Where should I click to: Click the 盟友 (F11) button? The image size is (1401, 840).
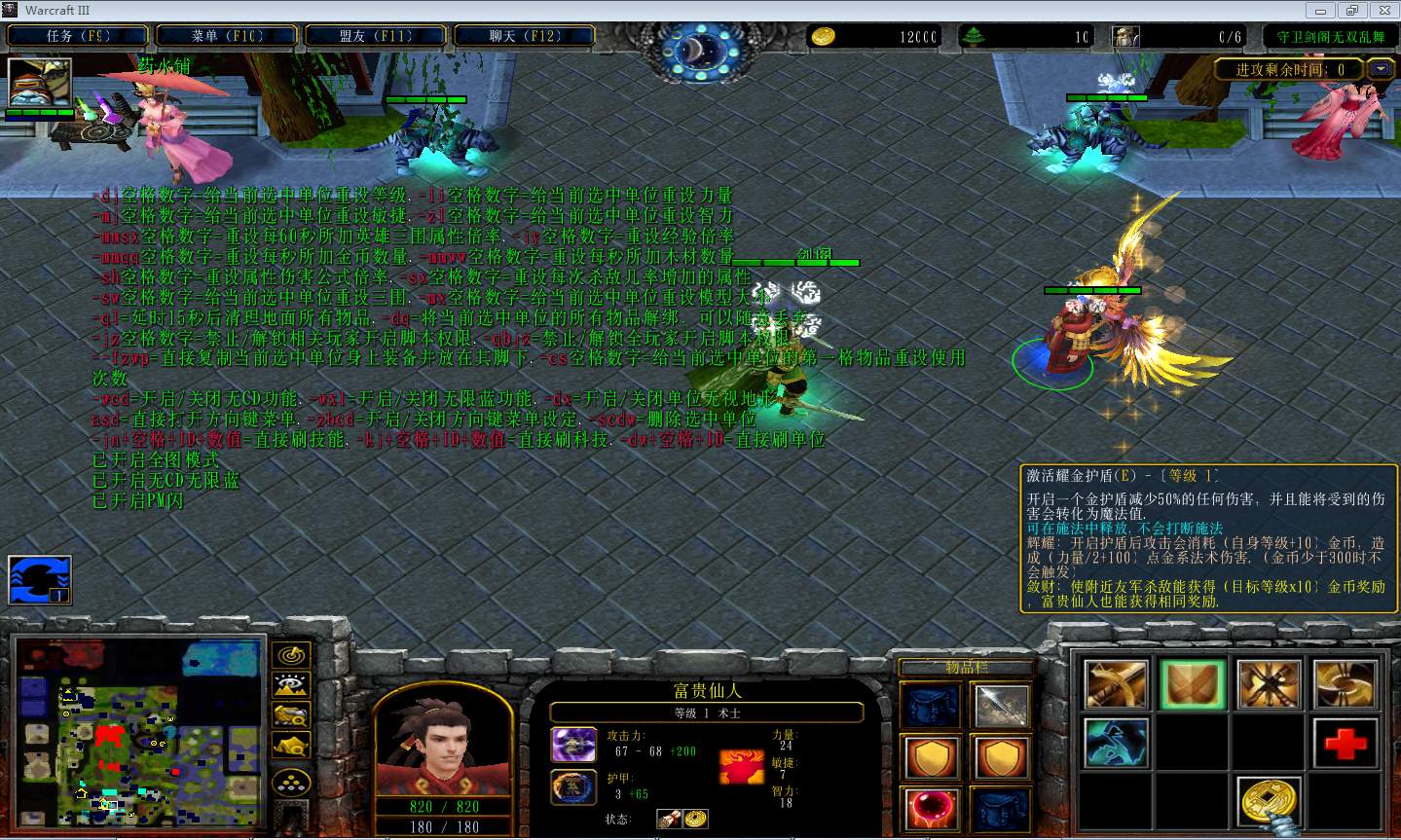376,34
